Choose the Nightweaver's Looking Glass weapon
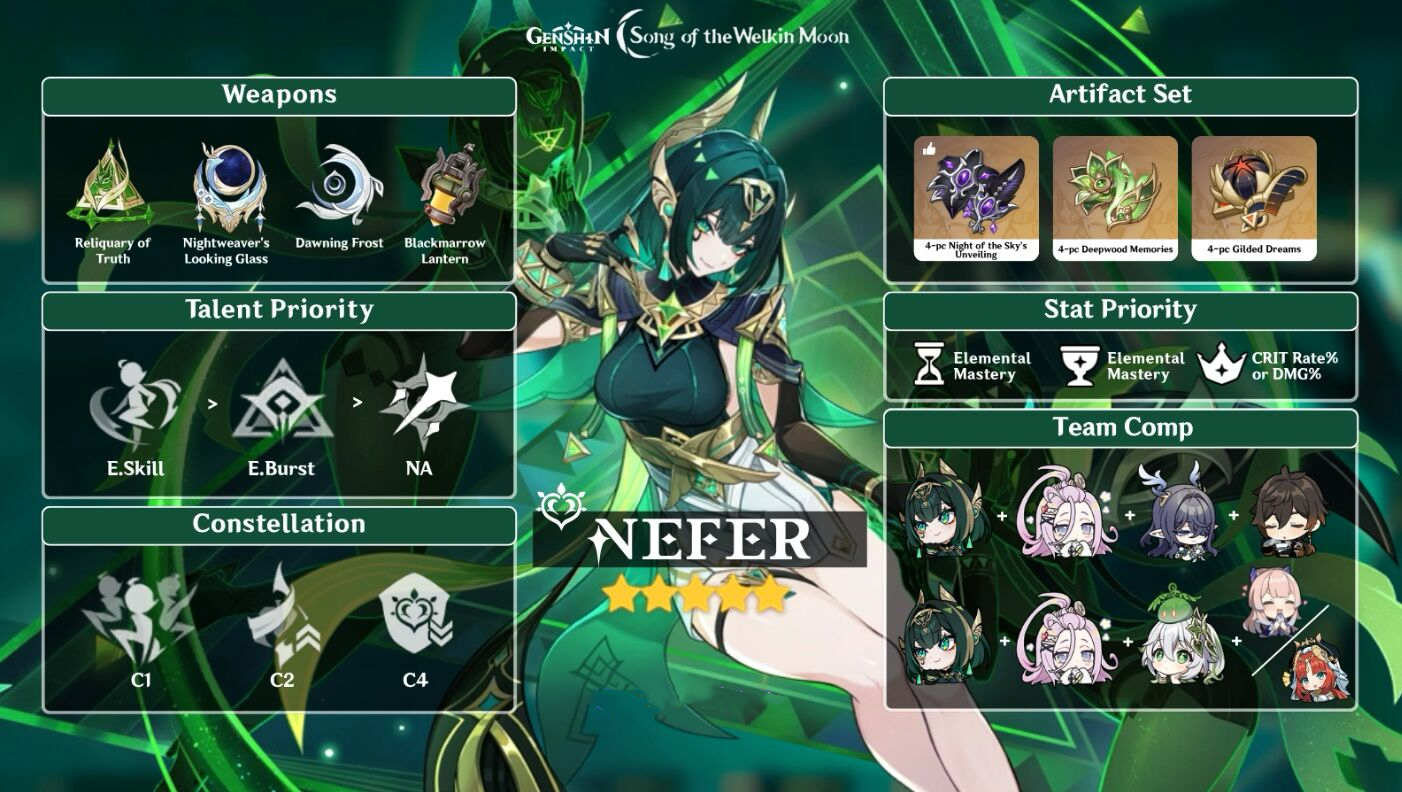 227,187
